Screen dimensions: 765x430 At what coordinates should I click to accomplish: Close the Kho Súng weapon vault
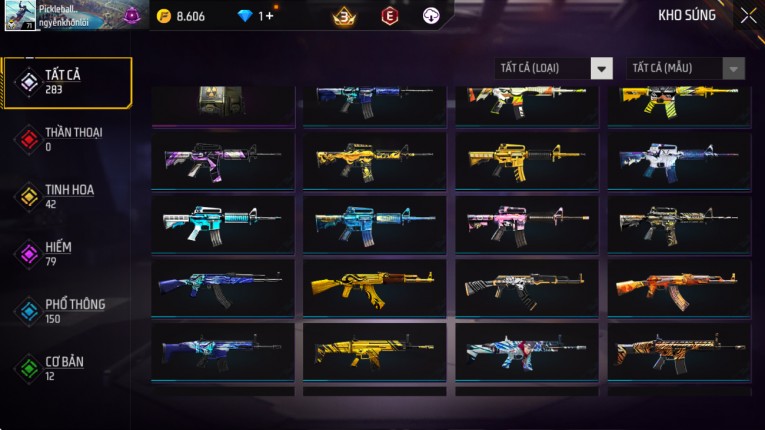click(748, 16)
